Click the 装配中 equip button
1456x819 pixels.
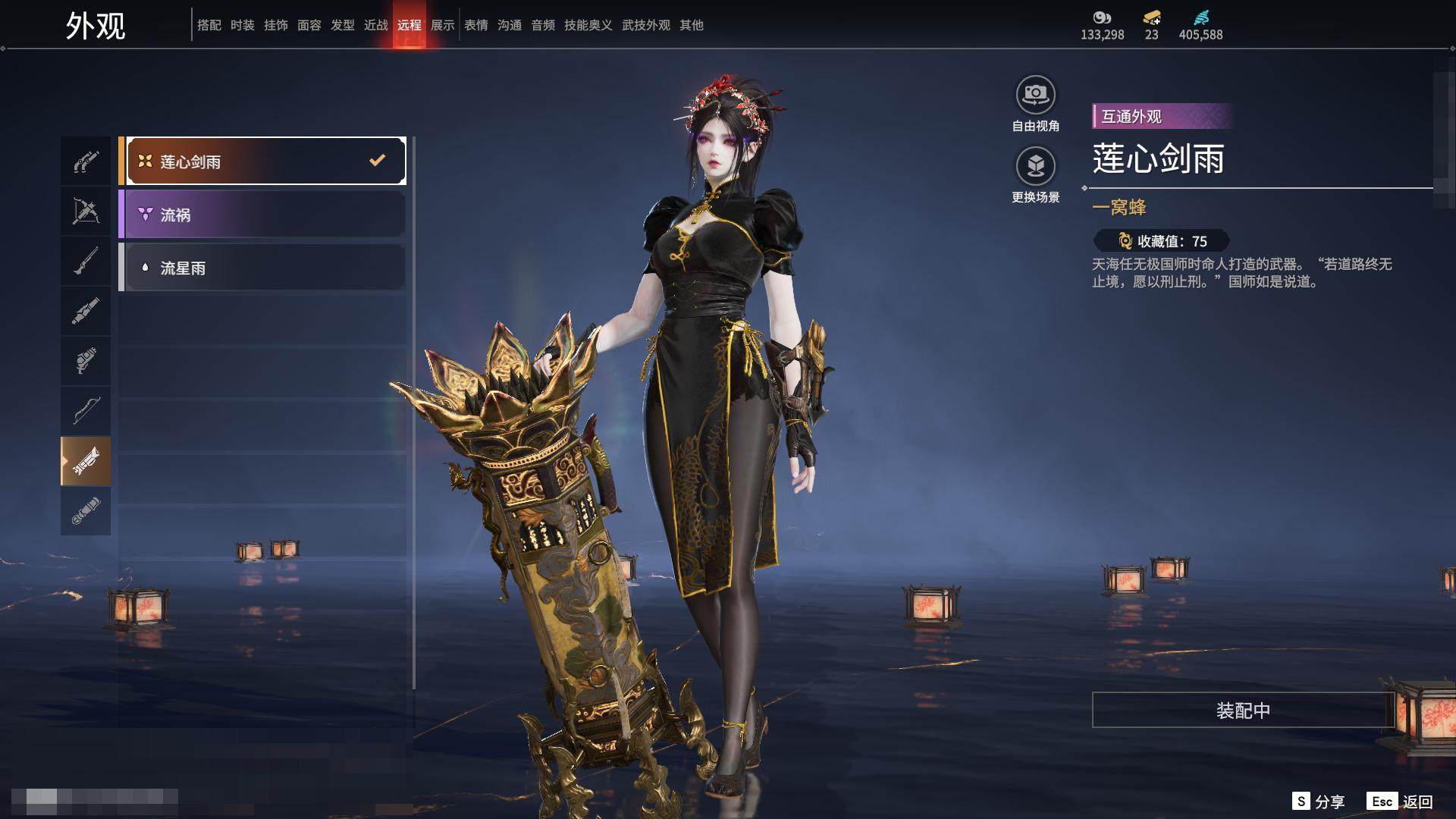(1242, 710)
